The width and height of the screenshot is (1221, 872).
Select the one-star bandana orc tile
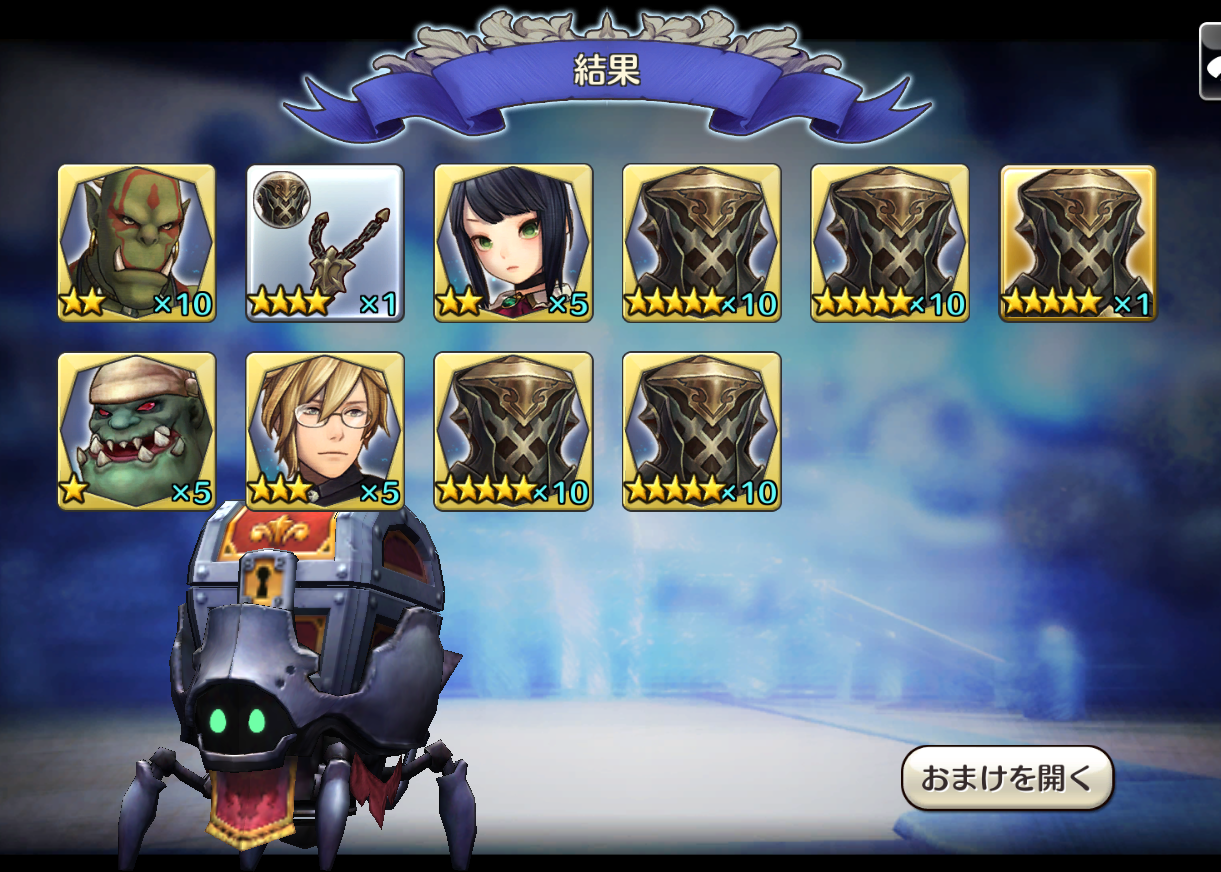[x=137, y=431]
